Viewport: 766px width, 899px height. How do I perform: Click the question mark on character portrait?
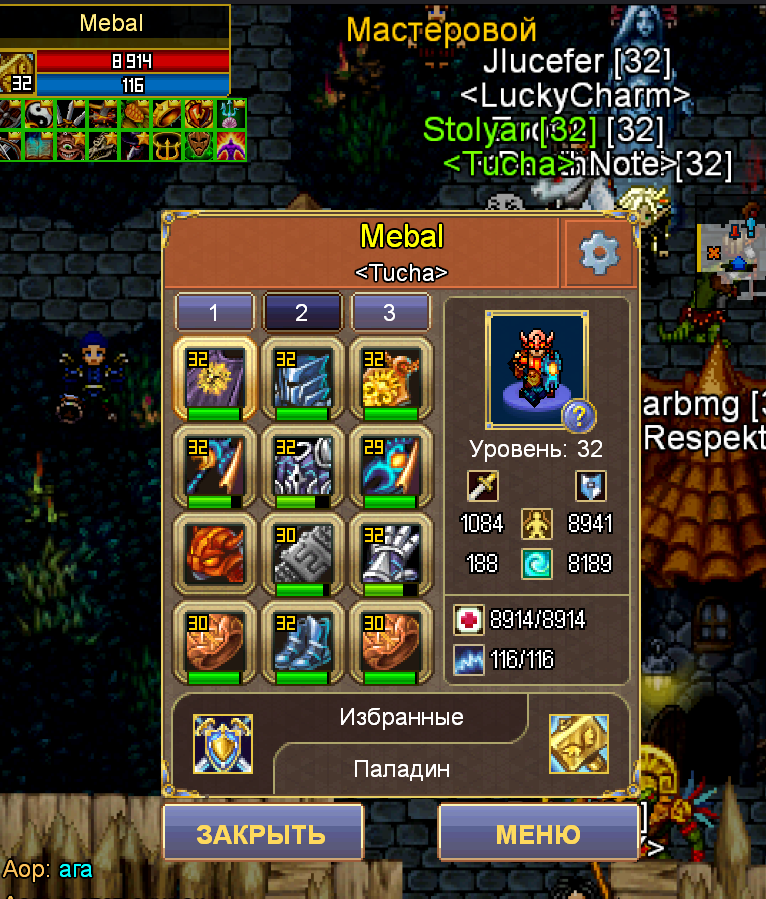point(580,414)
